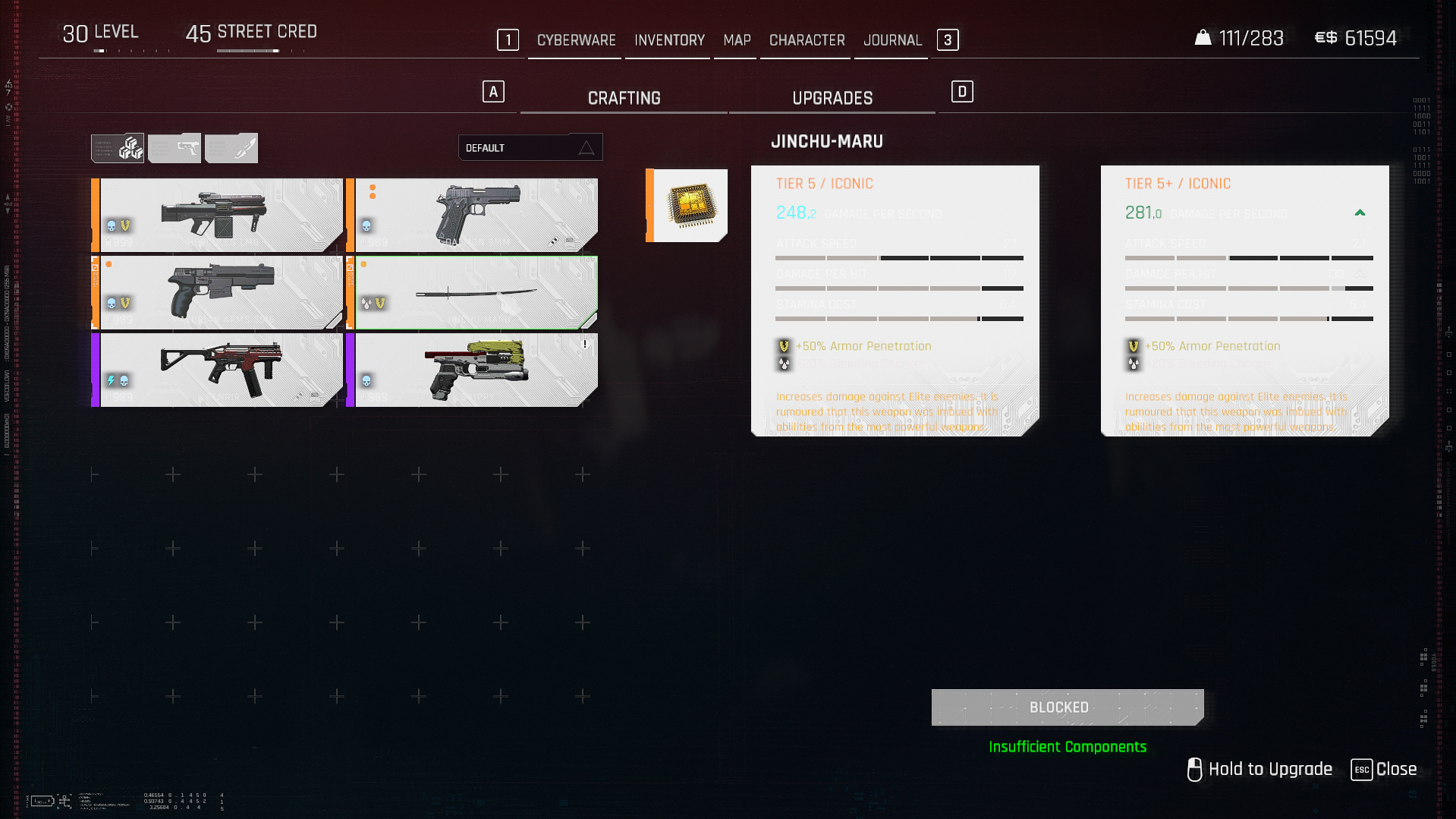Screen dimensions: 1456x819
Task: Choose the Daemon 9mm black pistol slot
Action: click(473, 215)
